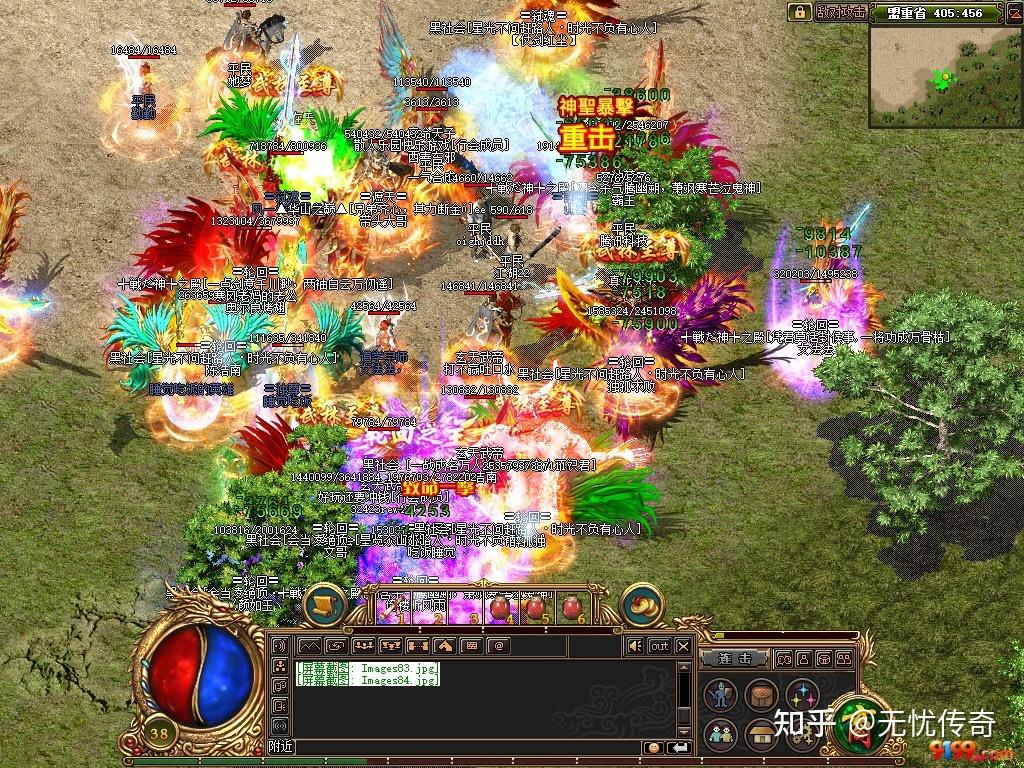Open the character equipment panel icon
The image size is (1024, 768).
720,695
